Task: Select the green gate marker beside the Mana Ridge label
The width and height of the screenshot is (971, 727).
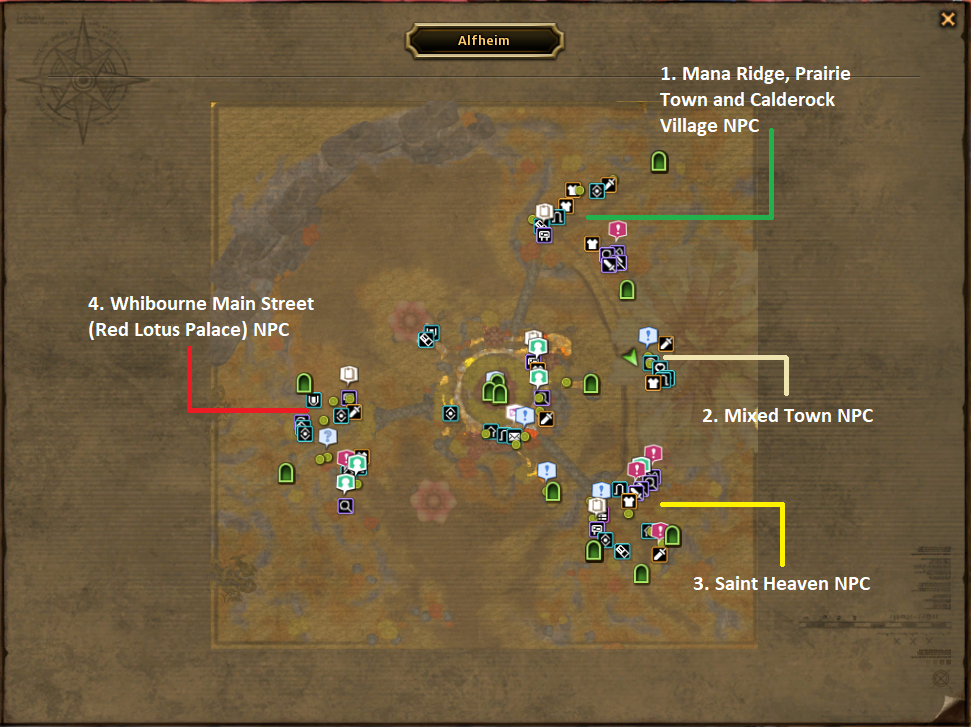Action: (x=659, y=161)
